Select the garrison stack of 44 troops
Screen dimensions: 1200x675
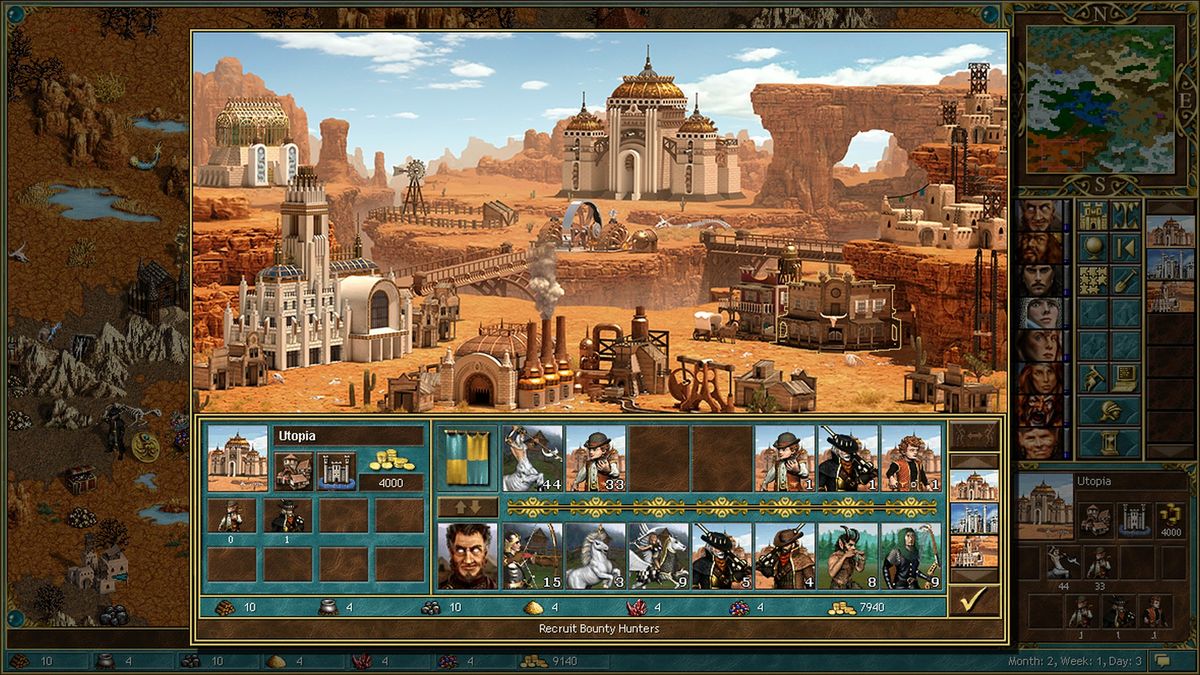click(x=532, y=458)
